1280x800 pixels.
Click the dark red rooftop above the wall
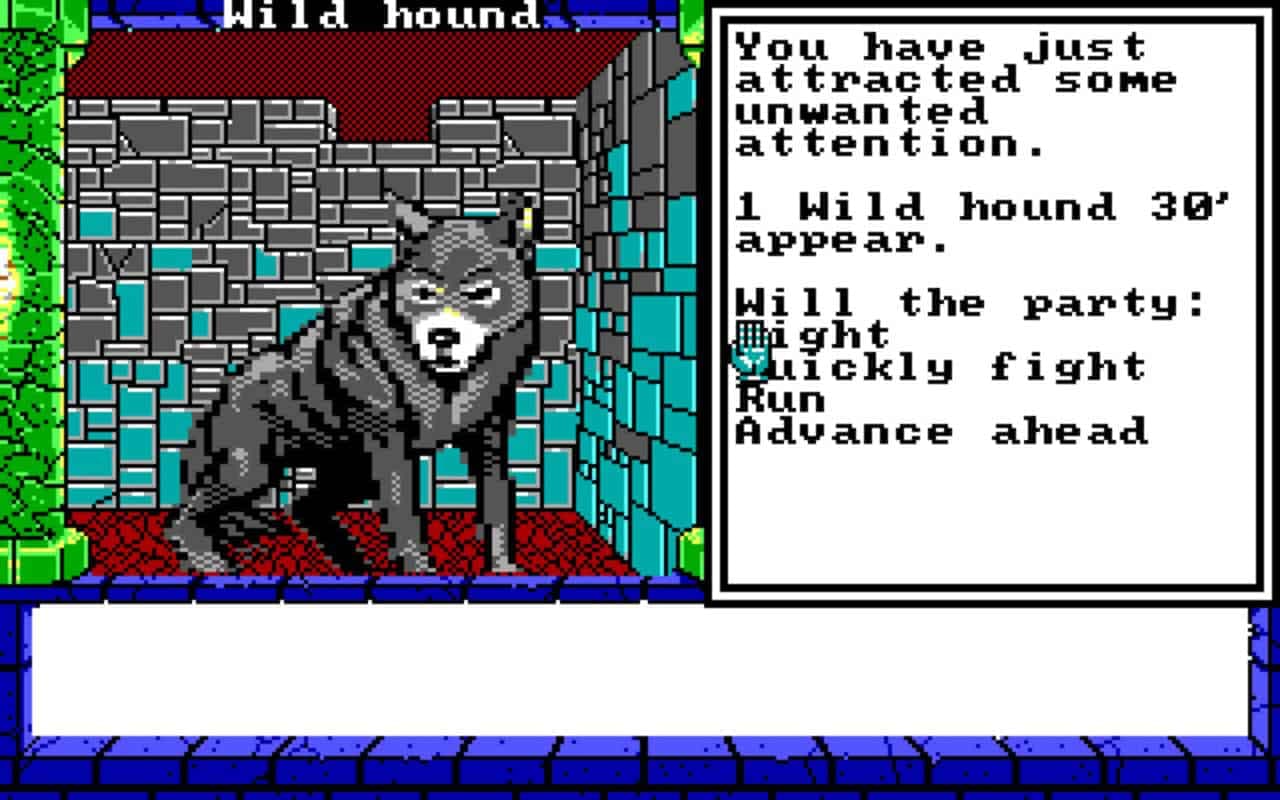coord(300,60)
